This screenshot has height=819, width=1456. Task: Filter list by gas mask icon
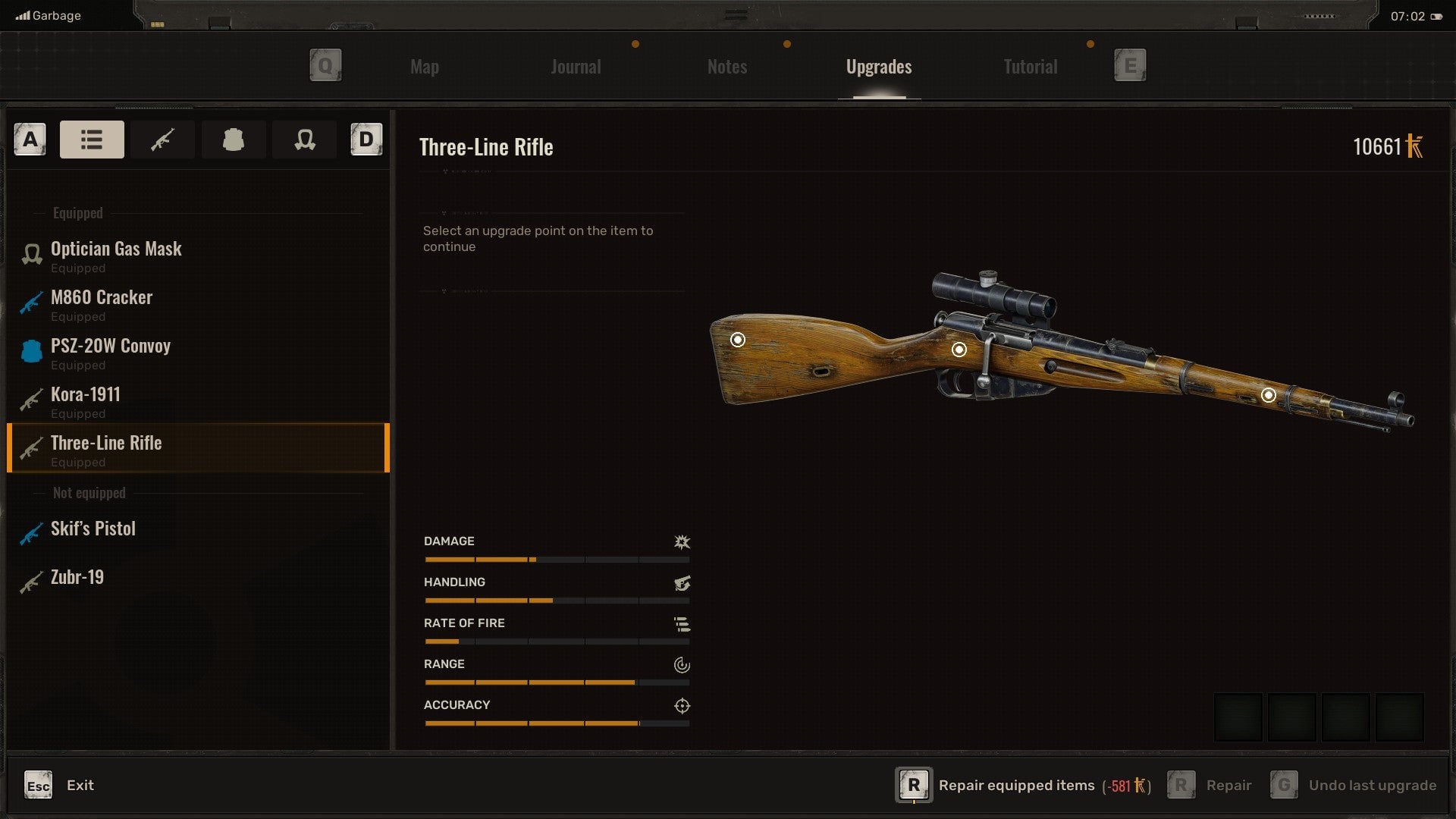tap(305, 140)
